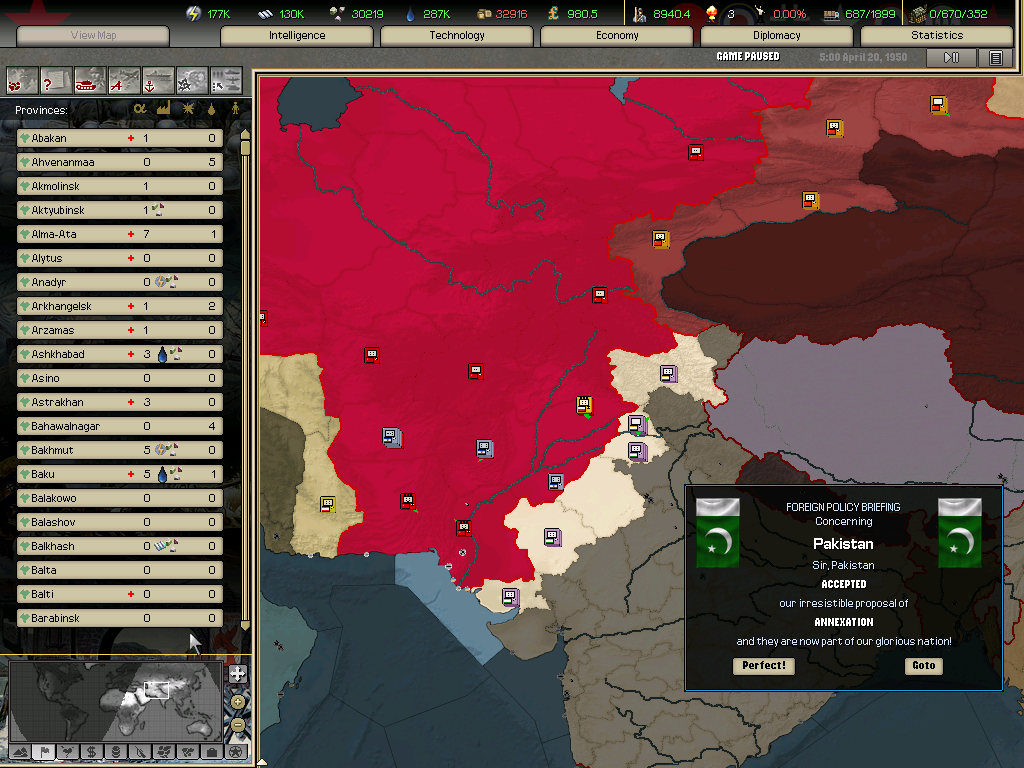Open the Economy tab
This screenshot has height=768, width=1024.
(x=617, y=35)
